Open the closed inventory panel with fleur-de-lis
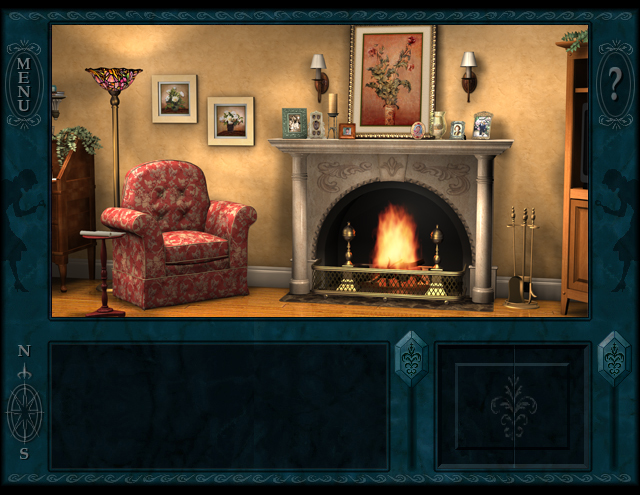The image size is (640, 495). click(513, 406)
